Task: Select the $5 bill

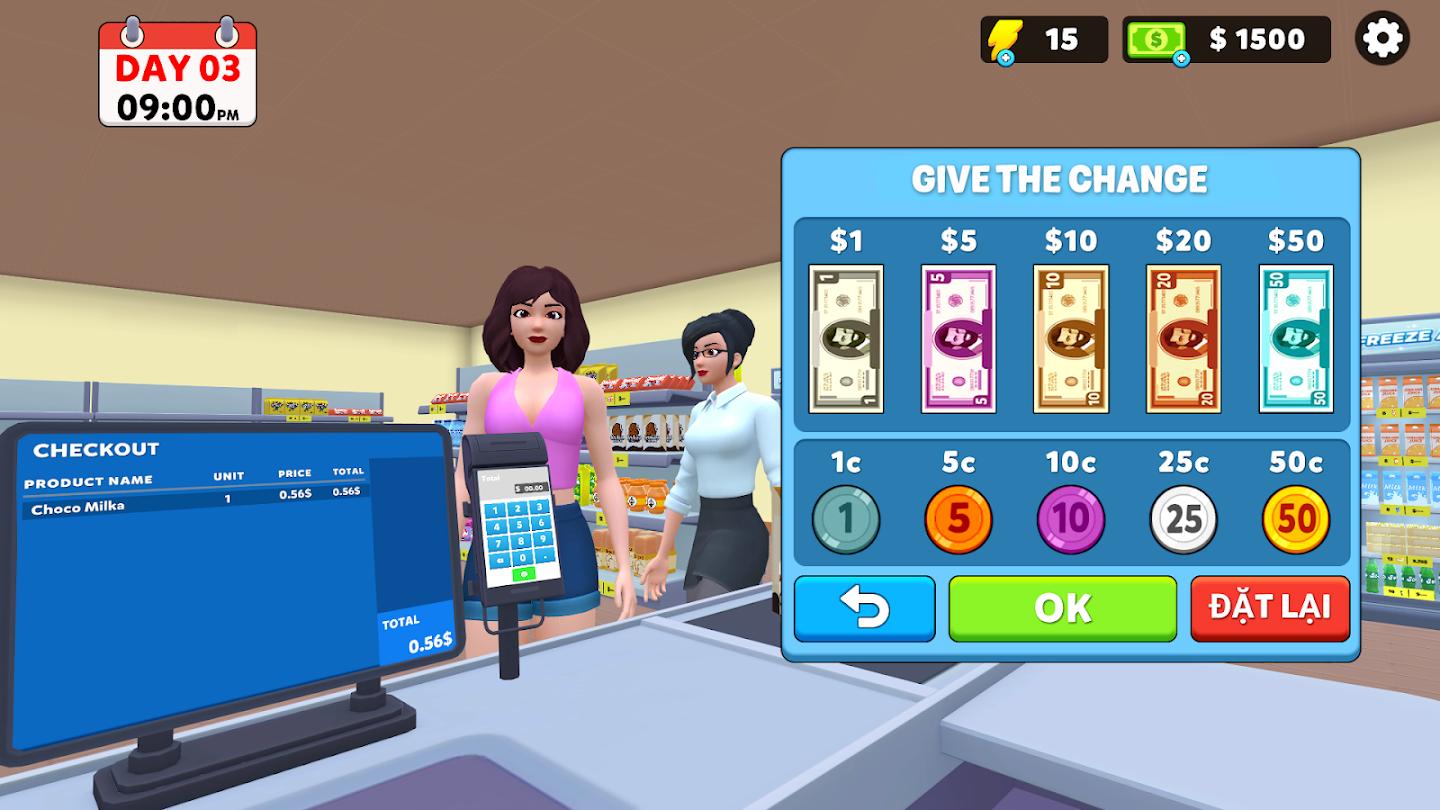Action: (x=957, y=338)
